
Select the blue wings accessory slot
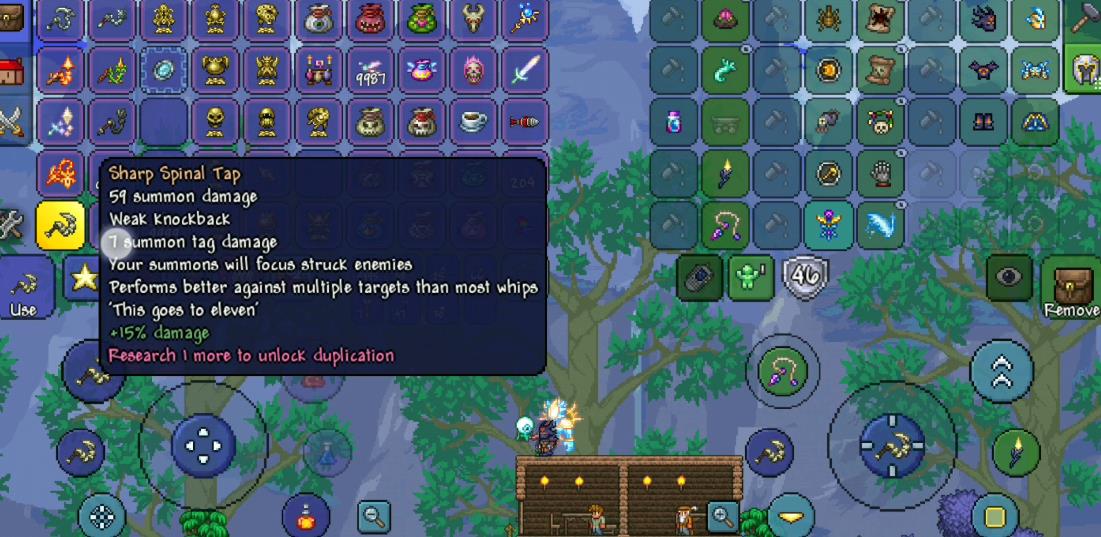pyautogui.click(x=879, y=226)
